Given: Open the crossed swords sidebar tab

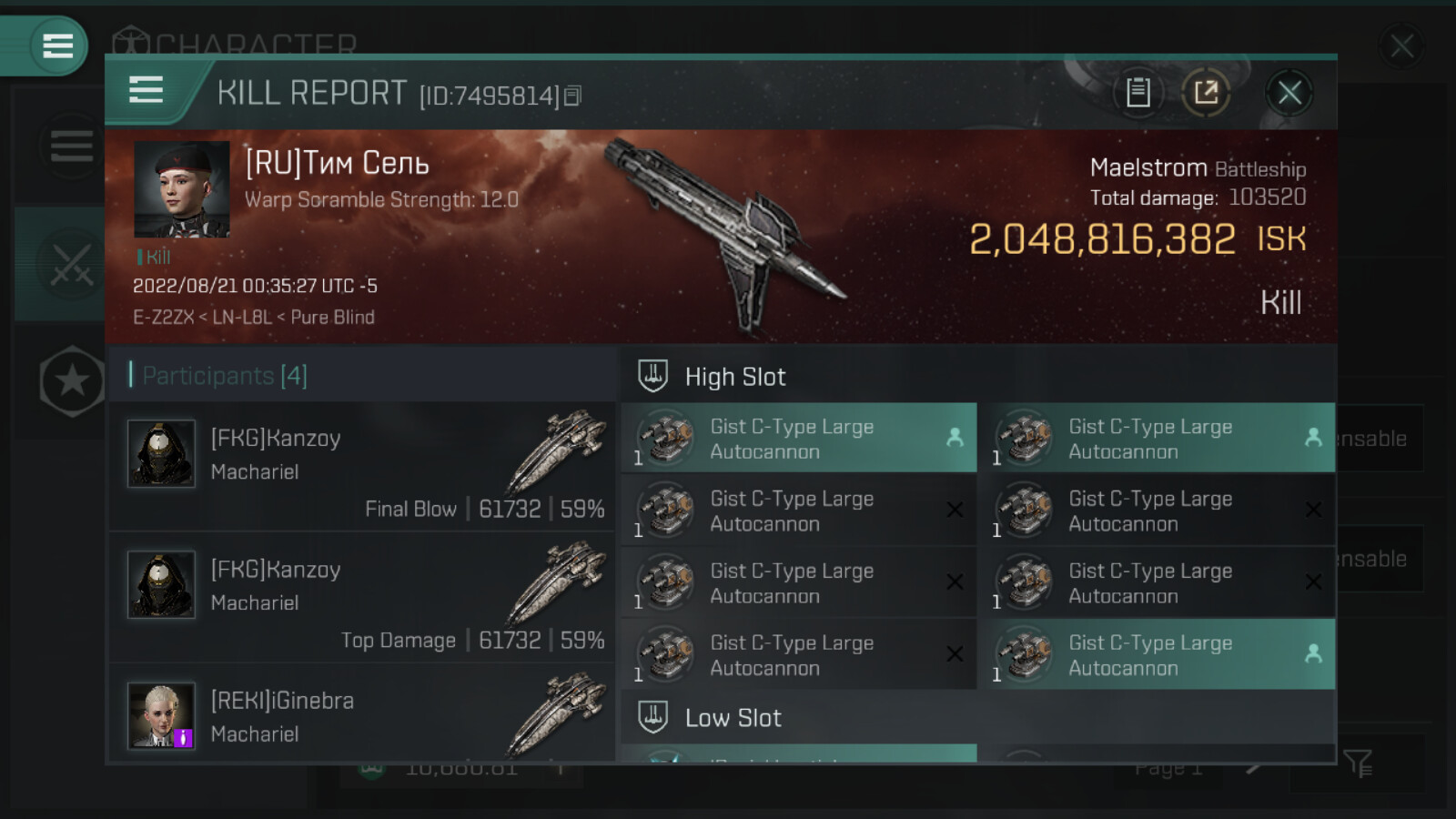Looking at the screenshot, I should click(71, 264).
